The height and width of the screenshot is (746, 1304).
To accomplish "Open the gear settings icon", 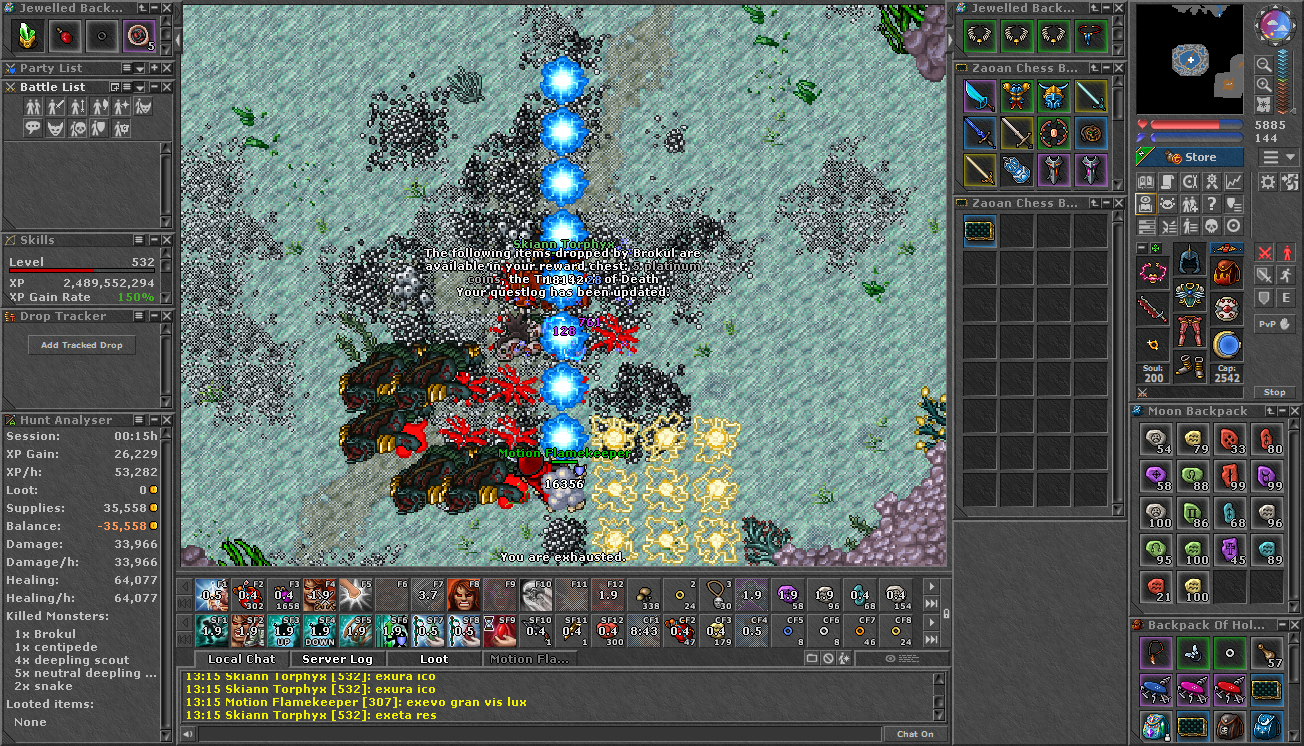I will (x=1267, y=181).
